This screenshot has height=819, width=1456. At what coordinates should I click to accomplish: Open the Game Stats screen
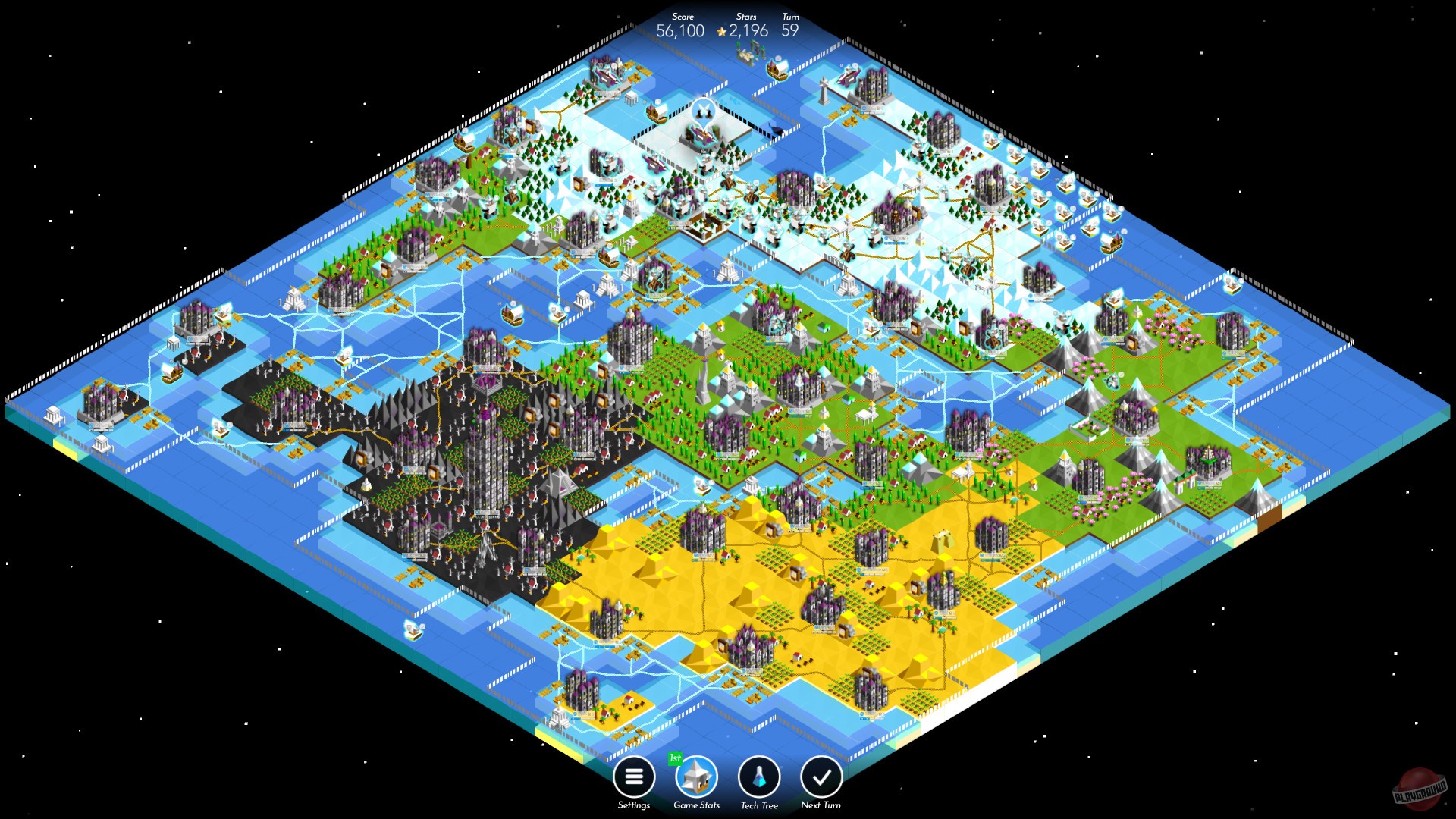(696, 777)
